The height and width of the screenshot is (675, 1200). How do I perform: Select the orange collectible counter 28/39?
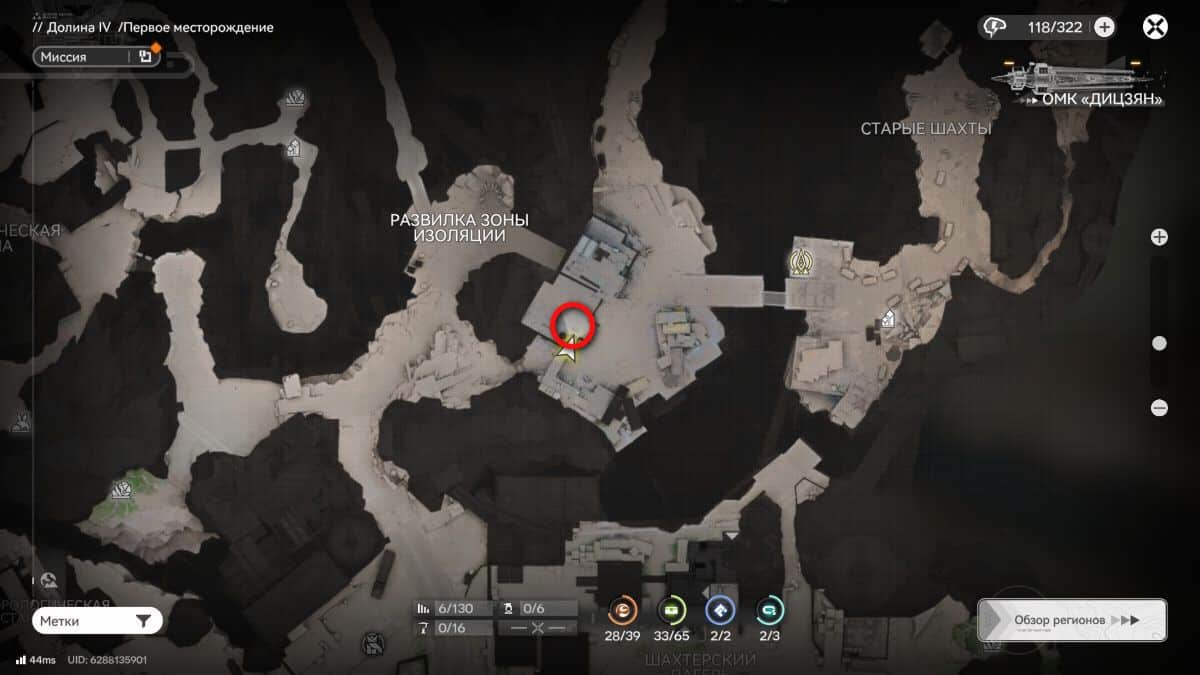coord(623,610)
